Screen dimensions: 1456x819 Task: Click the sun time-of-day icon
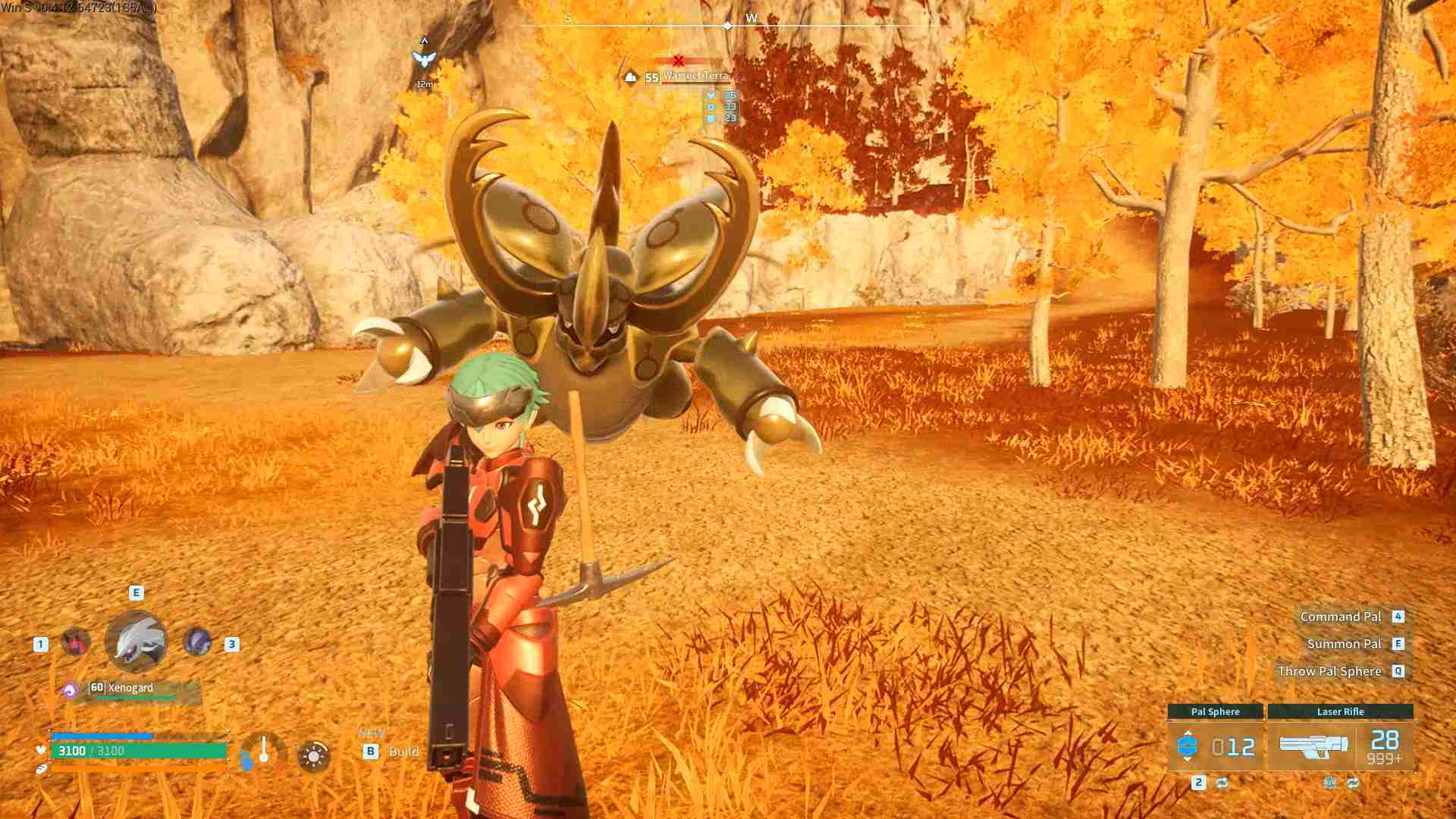click(x=314, y=756)
